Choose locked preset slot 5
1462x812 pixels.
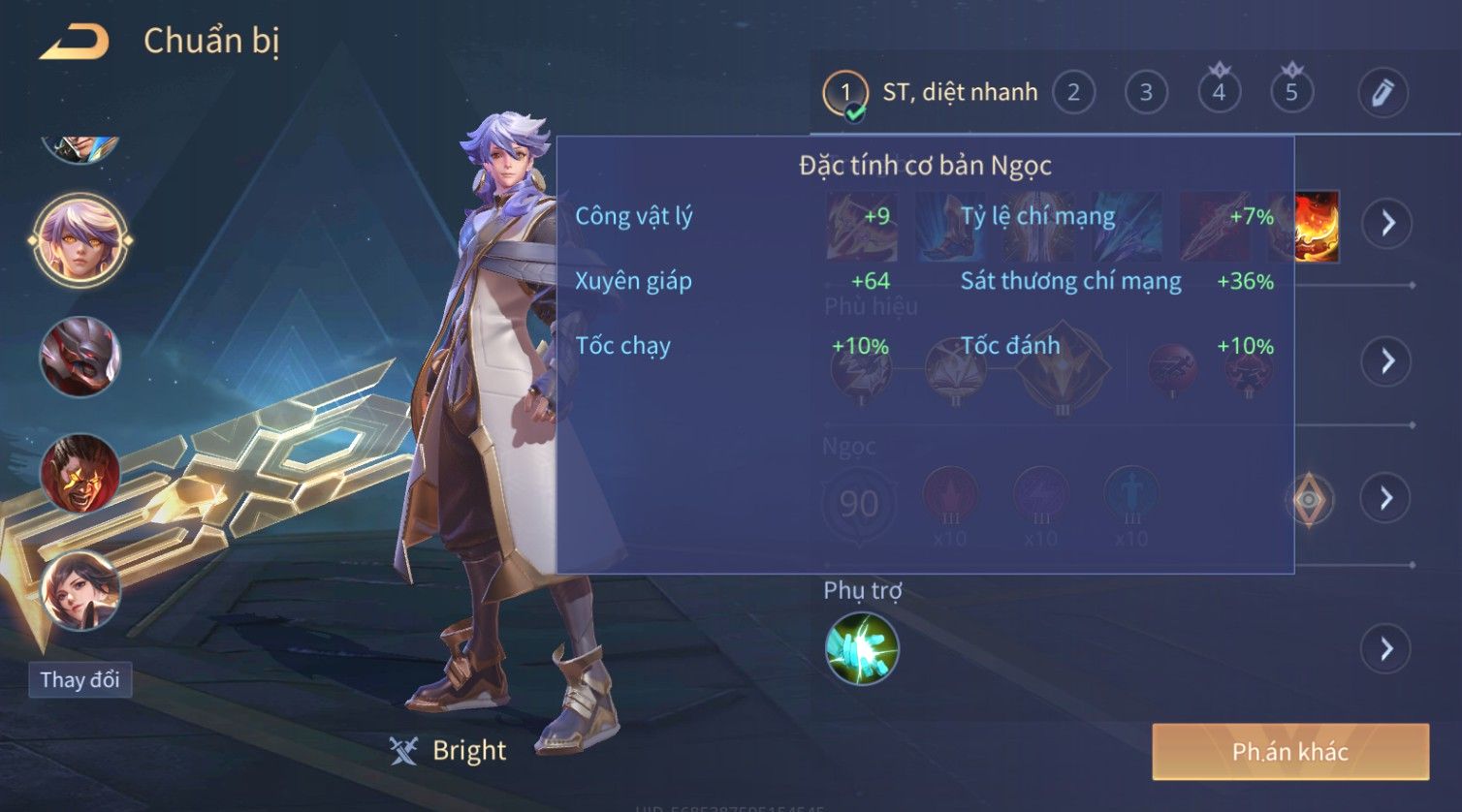[1291, 93]
